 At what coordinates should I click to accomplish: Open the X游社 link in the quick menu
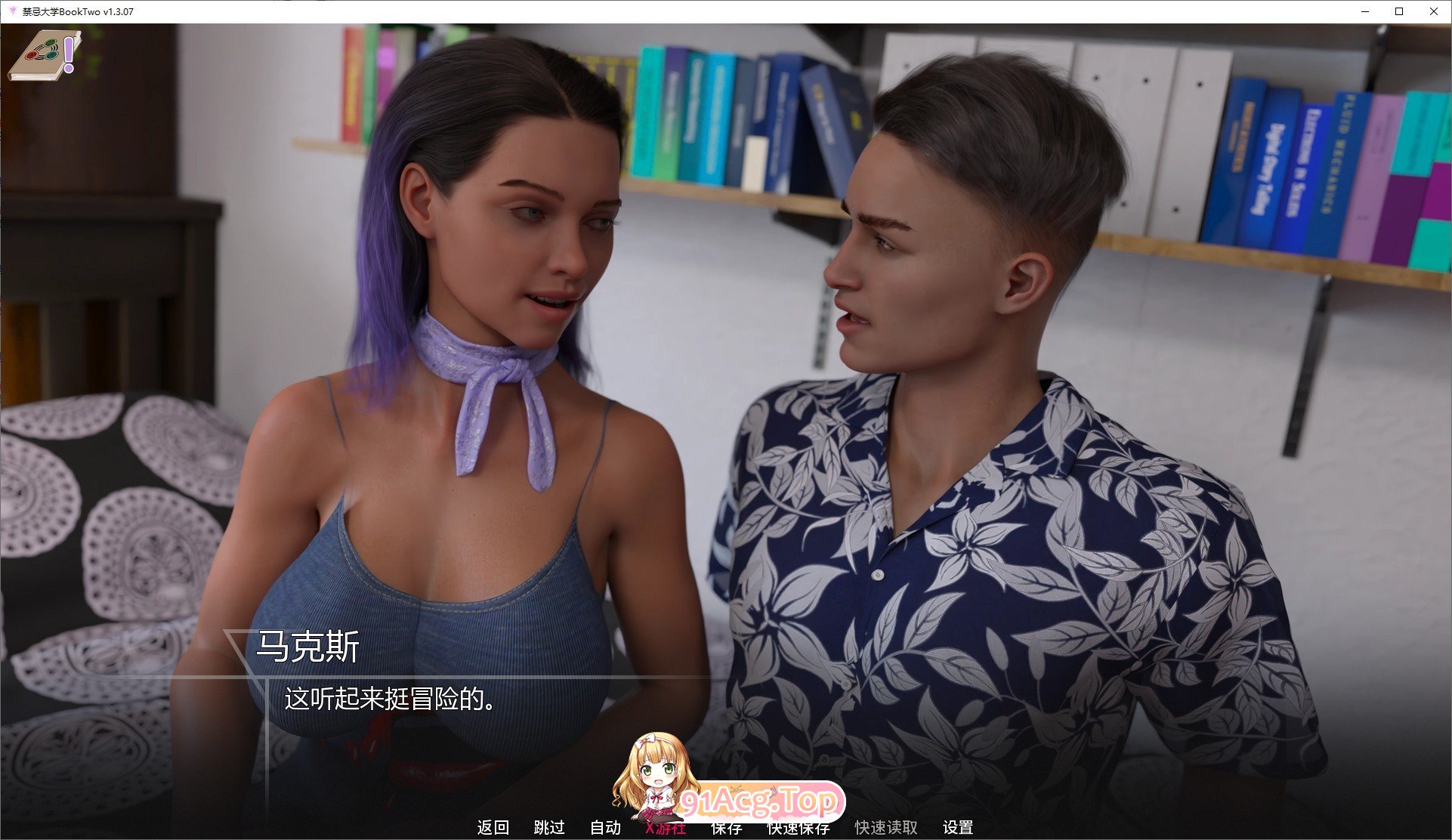[666, 828]
